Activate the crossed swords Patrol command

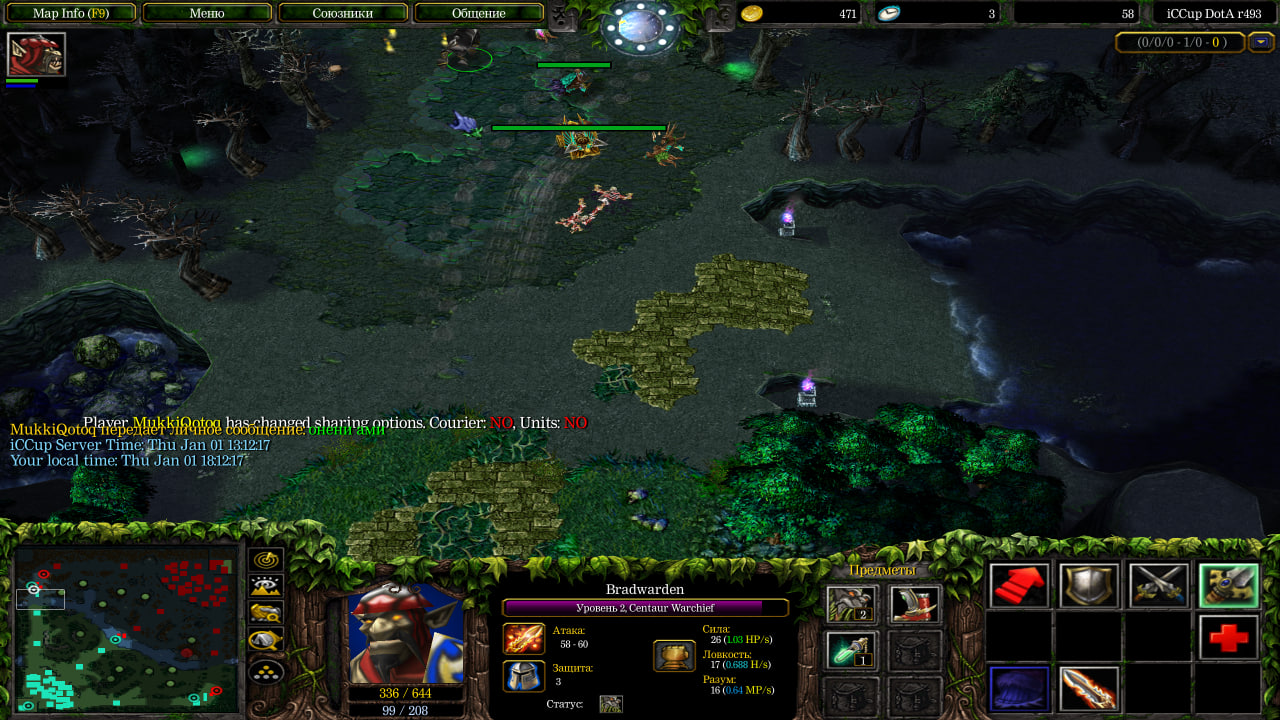click(x=1159, y=586)
